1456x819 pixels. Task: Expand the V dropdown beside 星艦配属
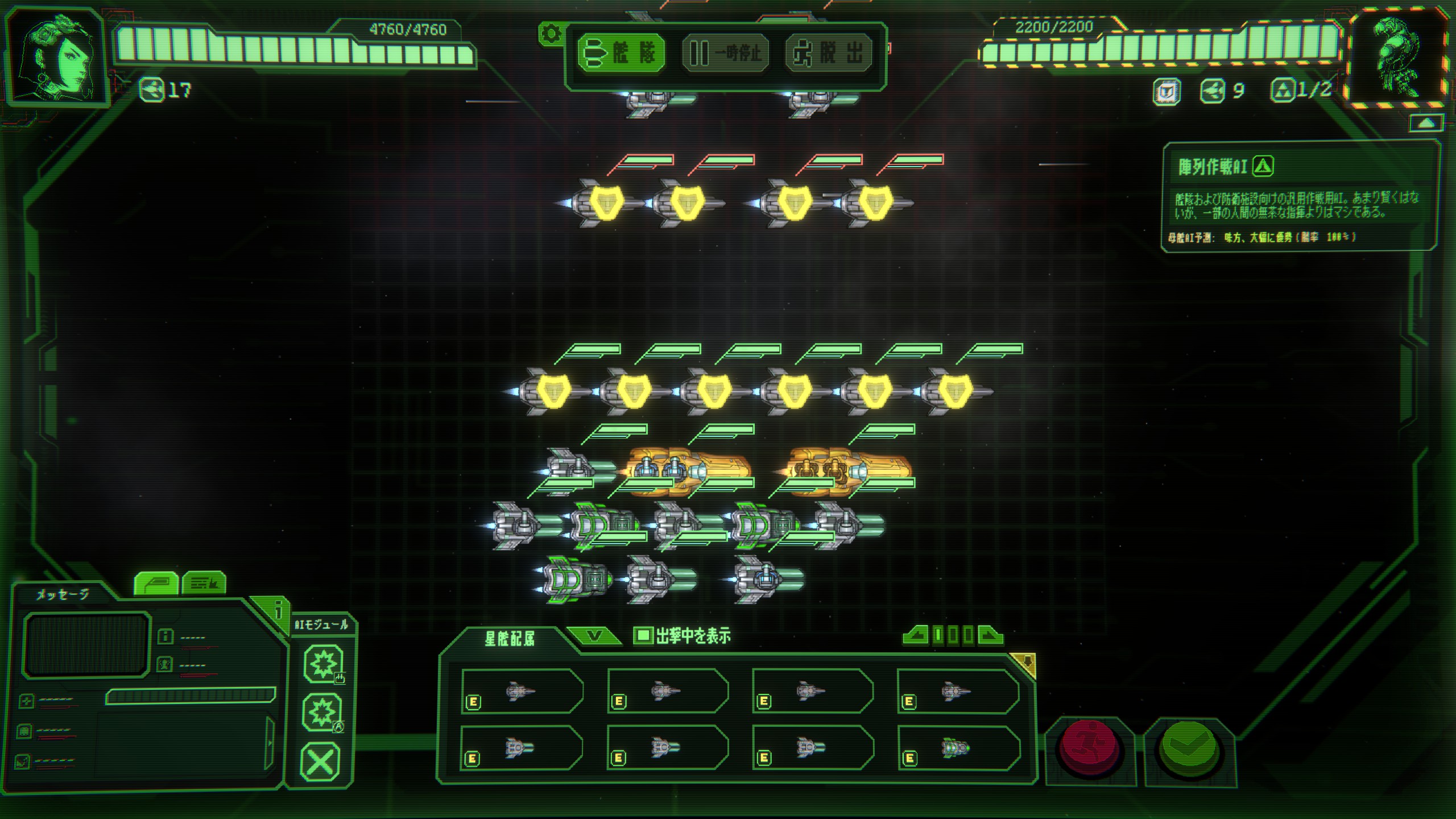pos(593,636)
